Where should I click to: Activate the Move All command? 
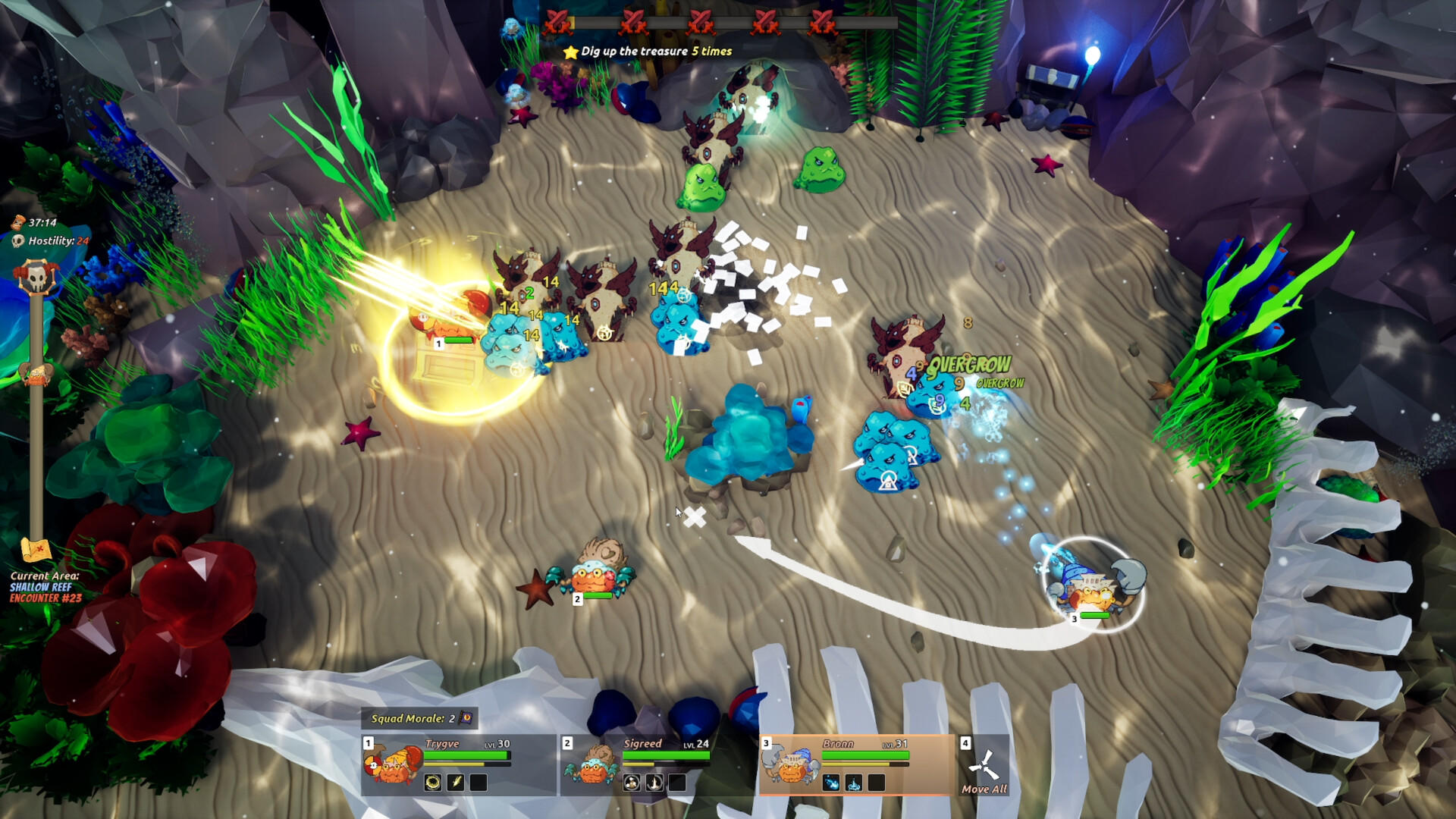coord(984,767)
